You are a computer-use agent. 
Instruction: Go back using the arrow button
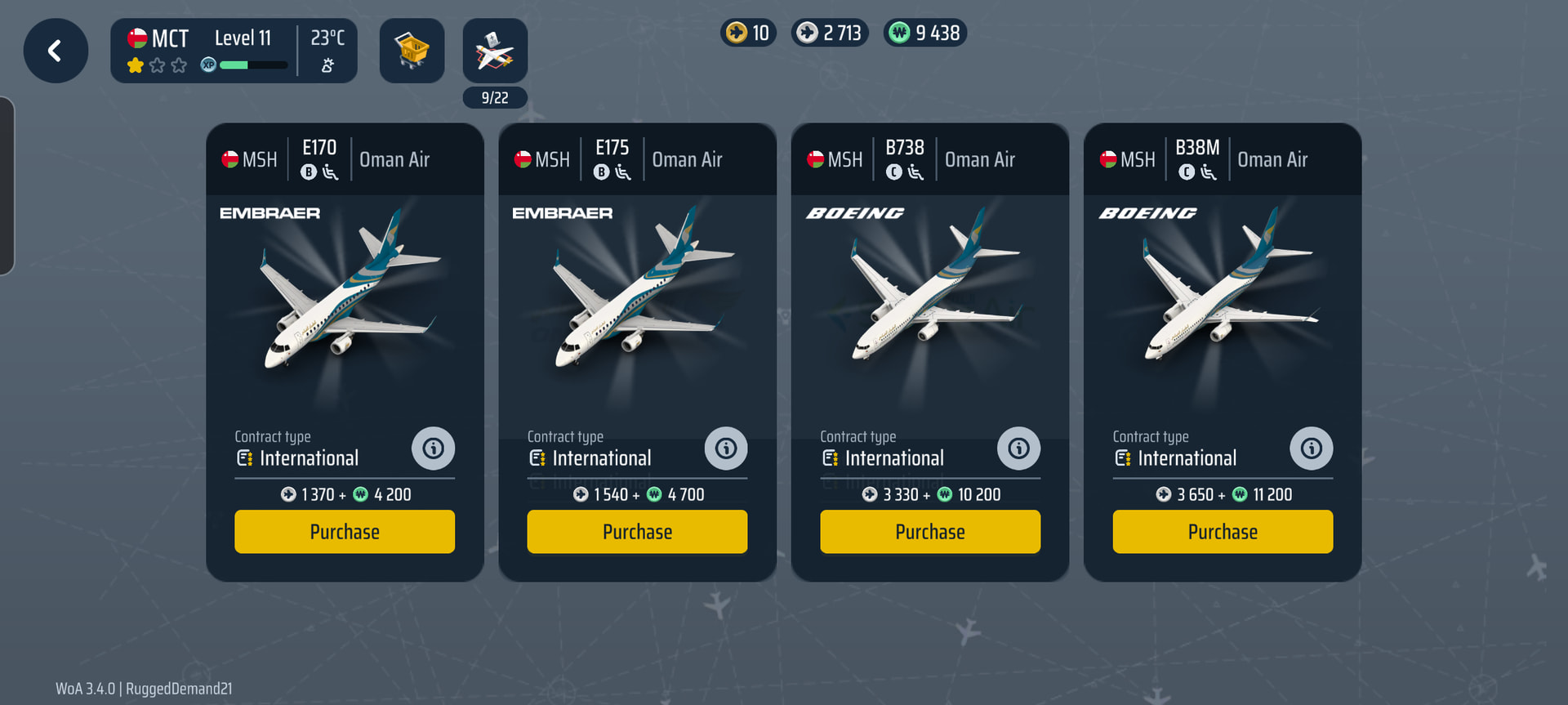point(56,51)
